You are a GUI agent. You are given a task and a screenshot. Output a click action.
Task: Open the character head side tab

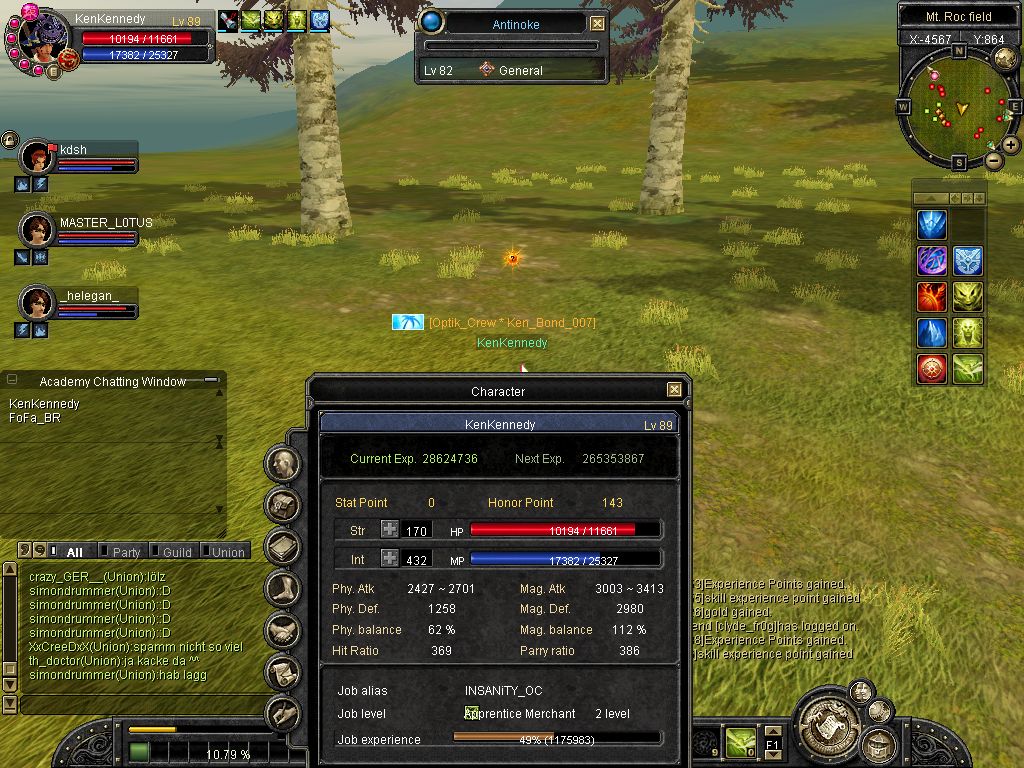284,464
